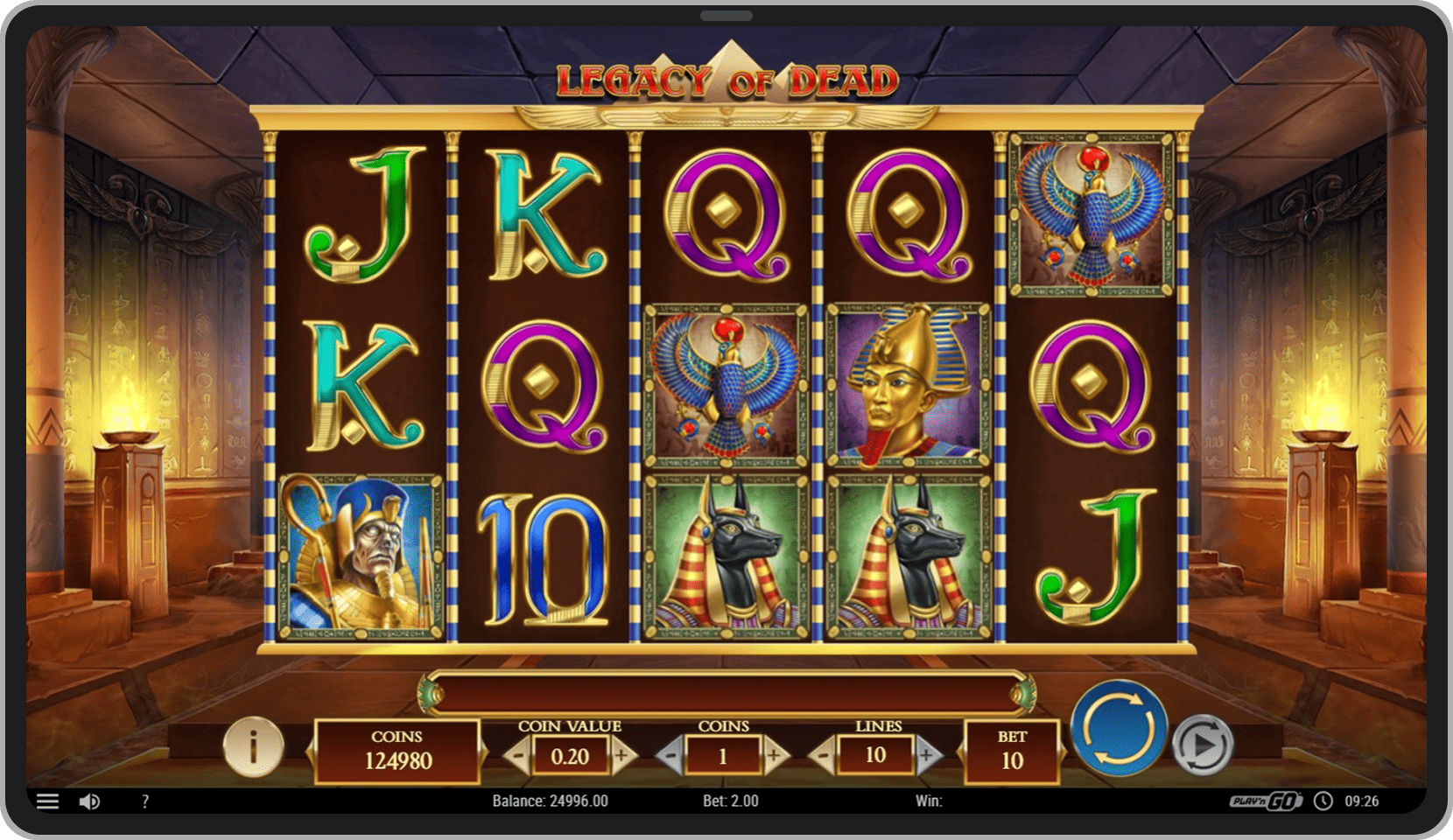Raise the number of coins

click(775, 755)
